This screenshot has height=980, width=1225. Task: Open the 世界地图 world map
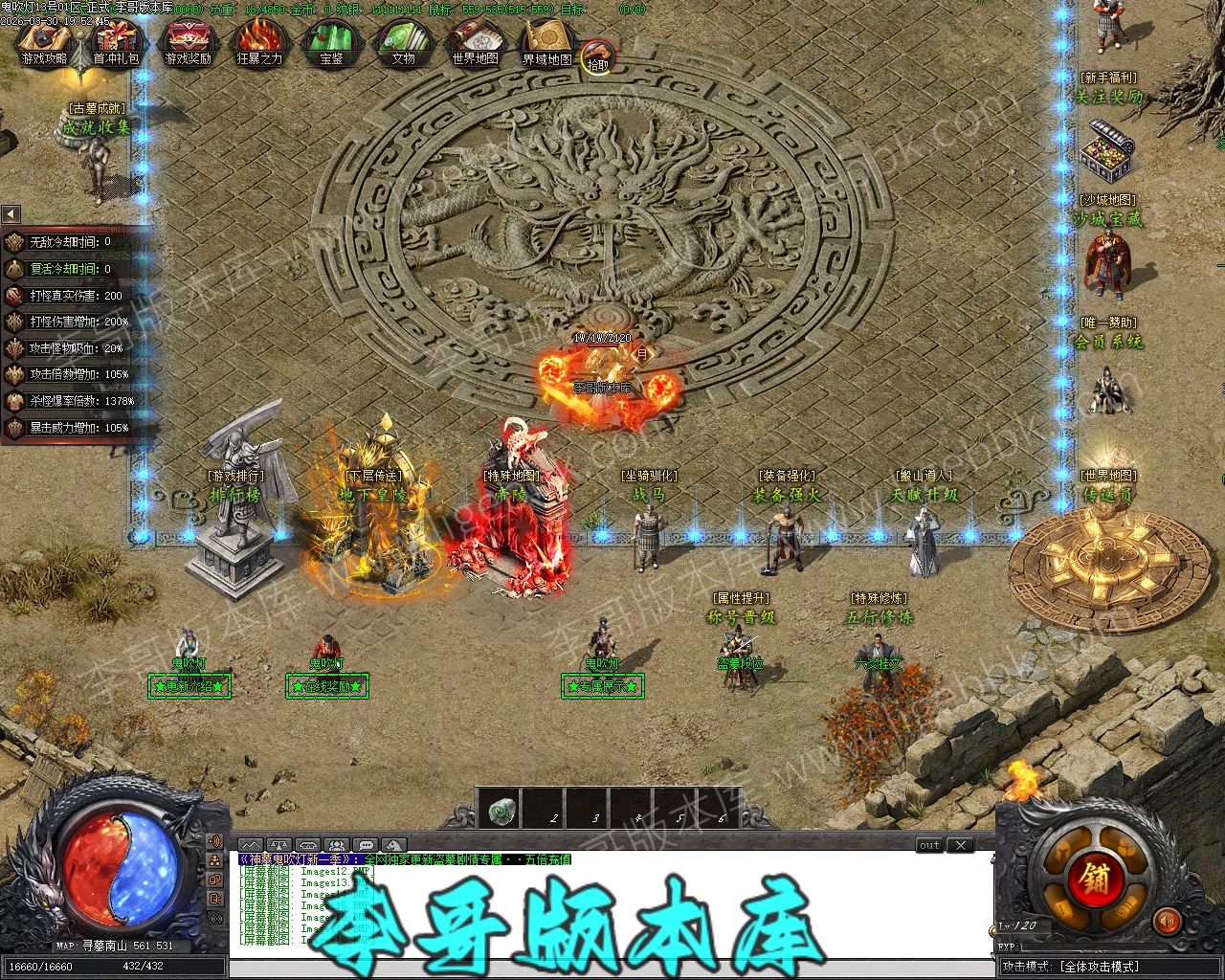(475, 44)
